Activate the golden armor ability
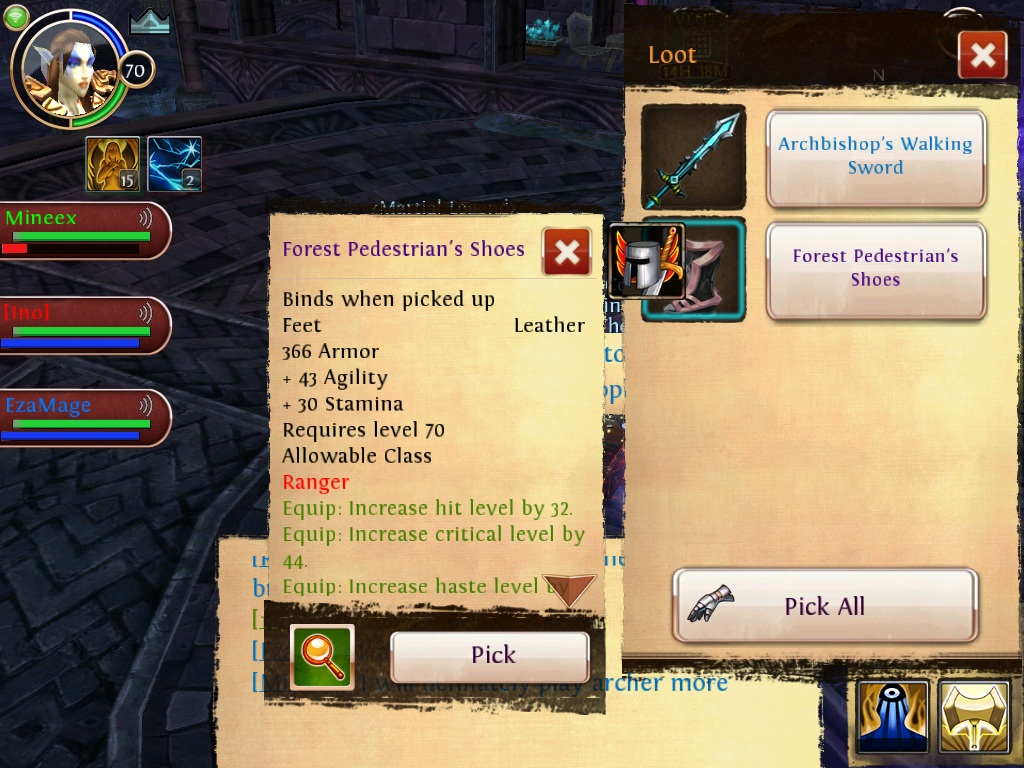 click(x=973, y=717)
